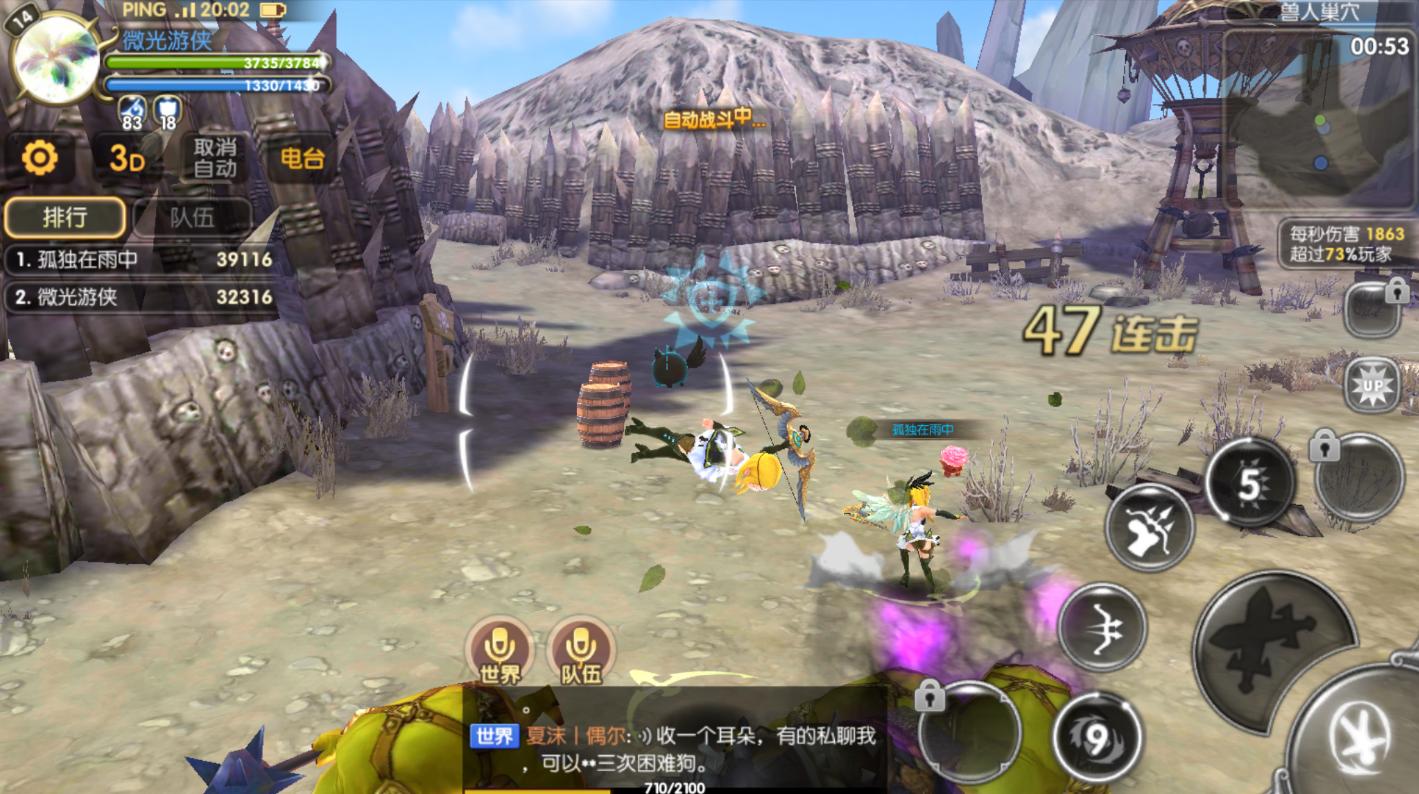Switch to the 排行 ranking tab
Screen dimensions: 1419x794
click(65, 217)
